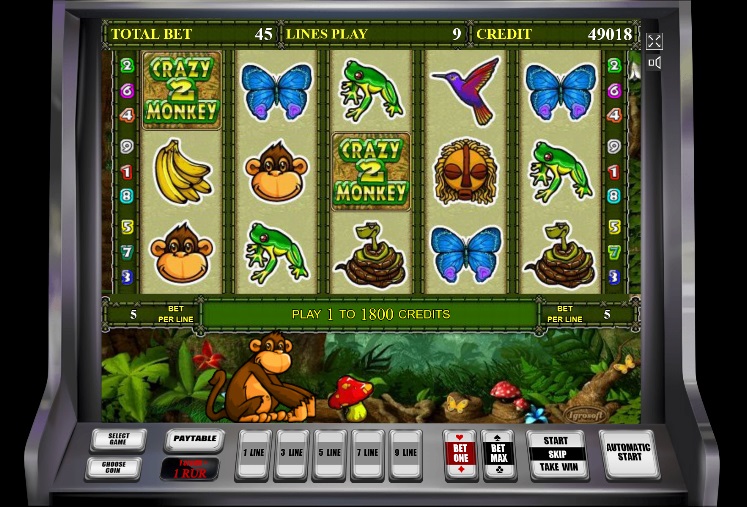Choose the 3 Line button
The width and height of the screenshot is (747, 507).
tap(291, 454)
